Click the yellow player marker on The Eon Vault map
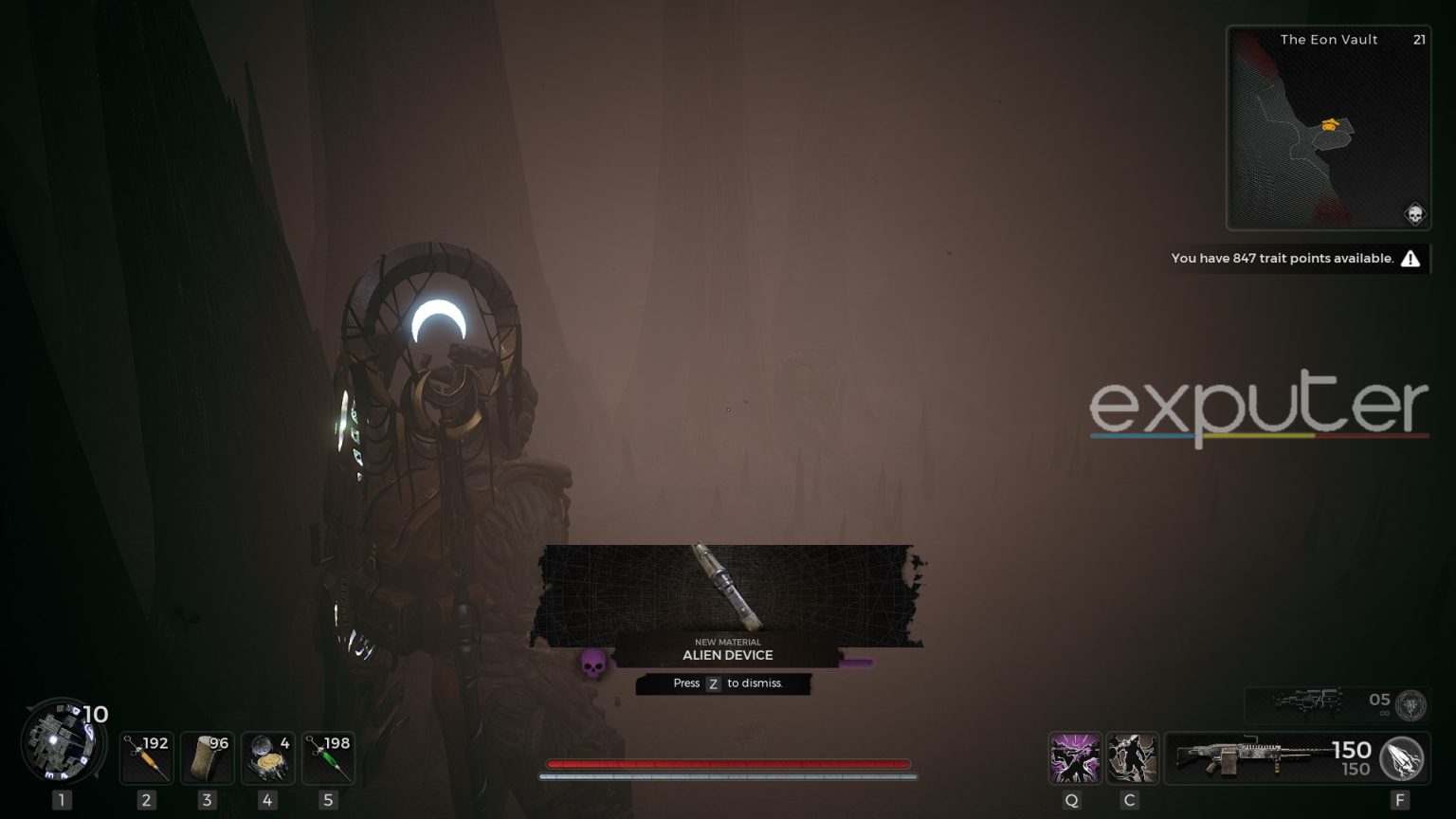 click(x=1330, y=124)
